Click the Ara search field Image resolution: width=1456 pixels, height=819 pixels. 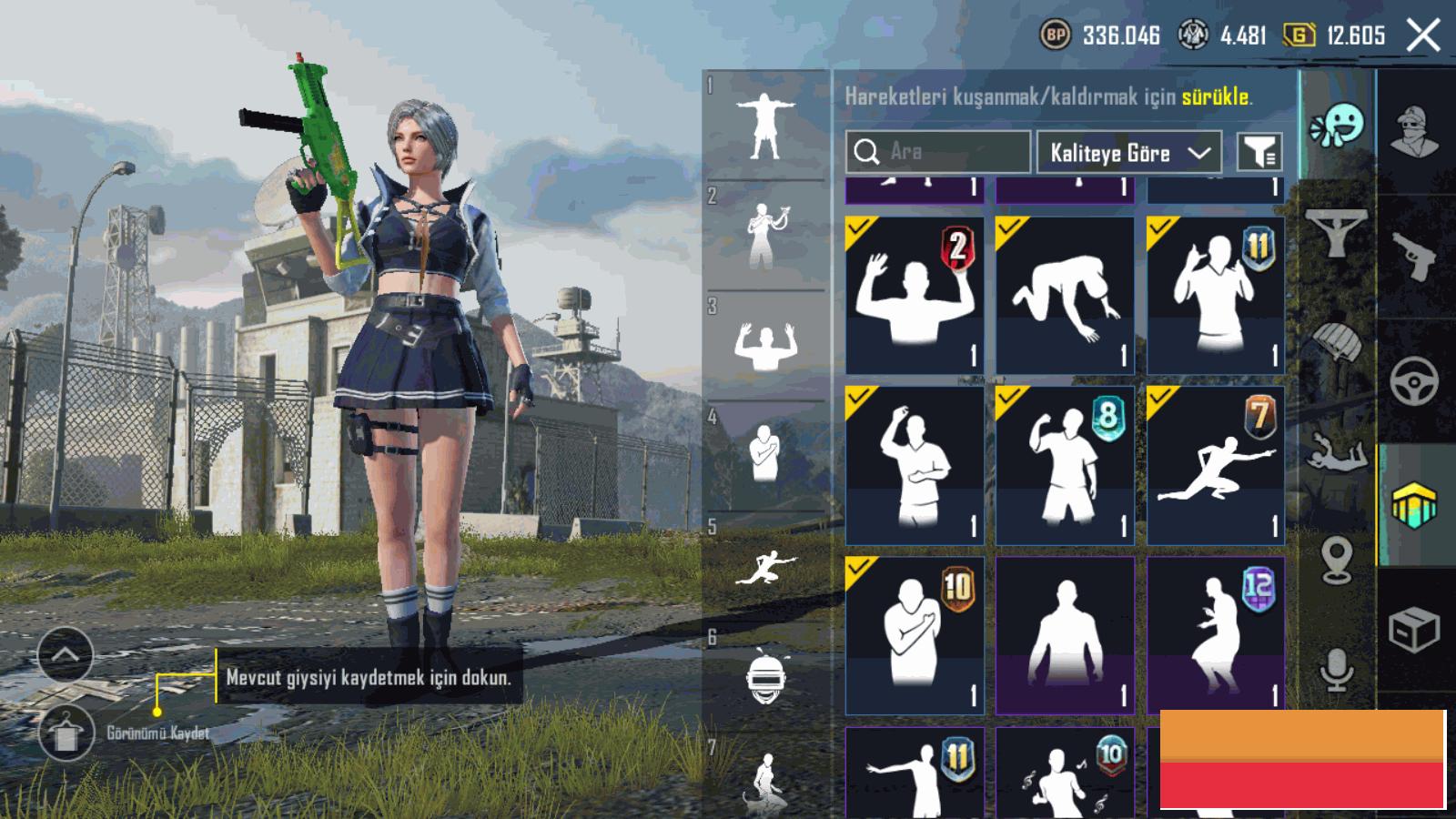[937, 152]
